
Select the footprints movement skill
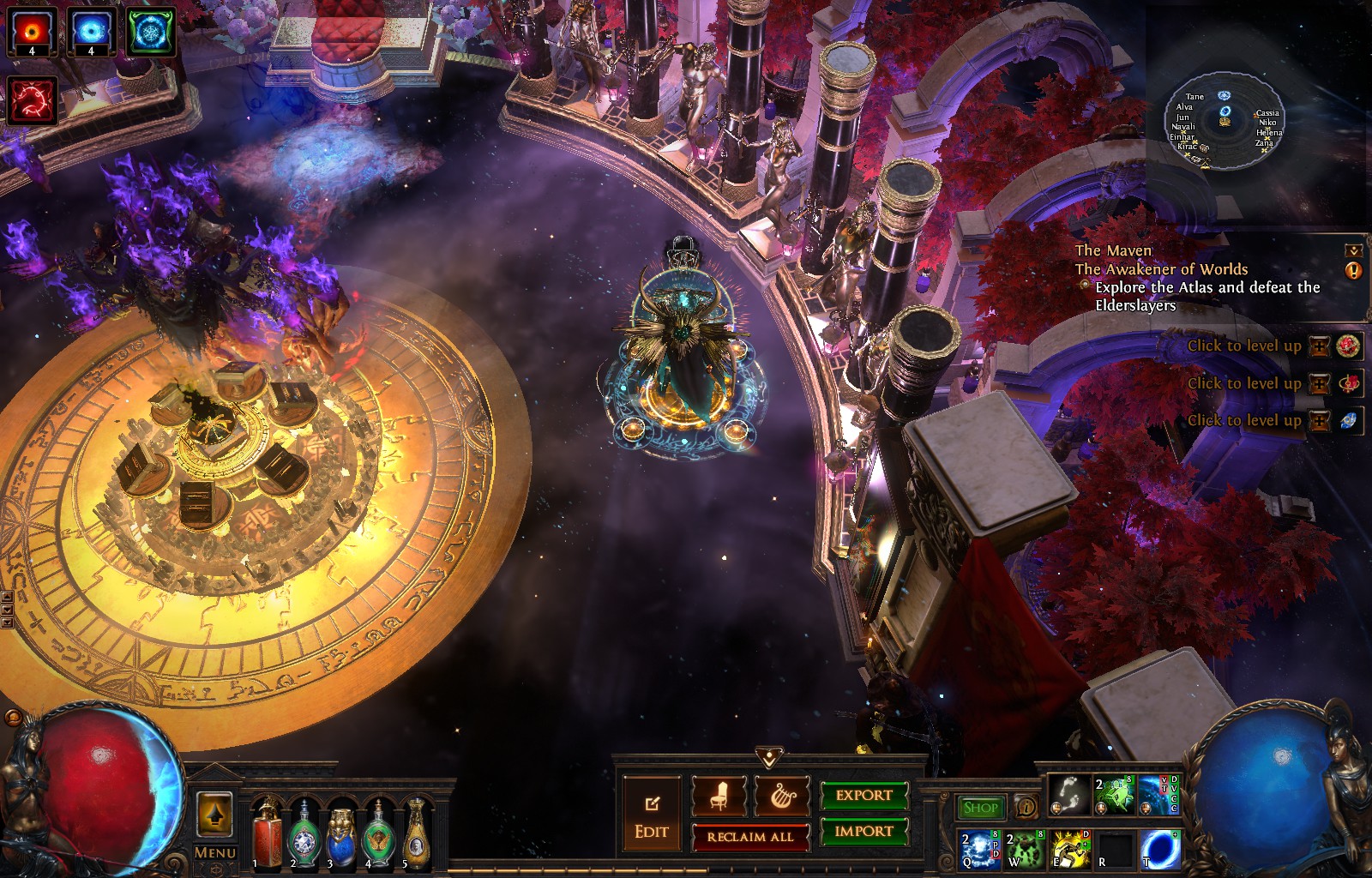1069,795
